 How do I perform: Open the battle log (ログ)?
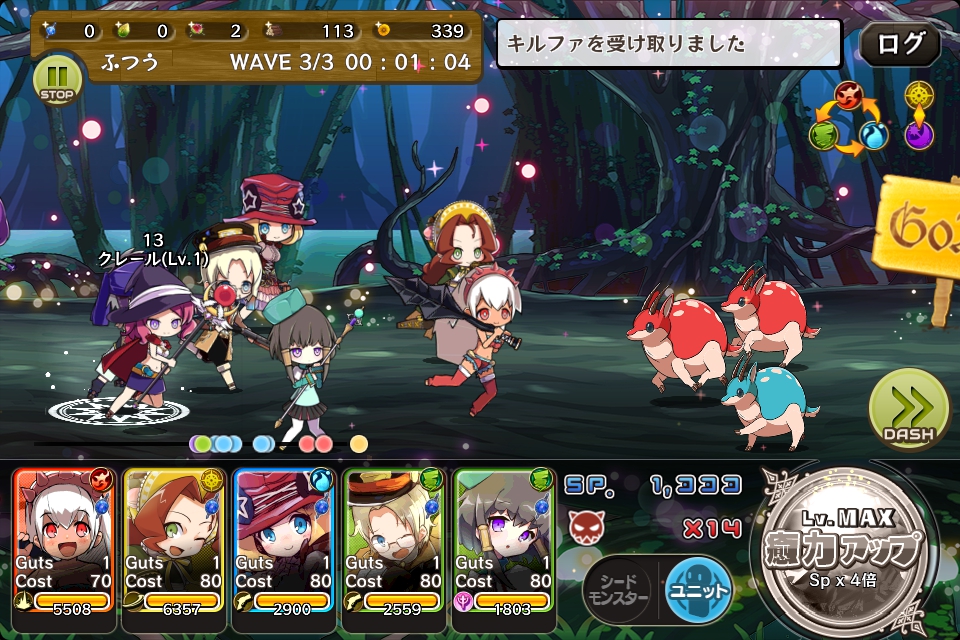click(899, 44)
